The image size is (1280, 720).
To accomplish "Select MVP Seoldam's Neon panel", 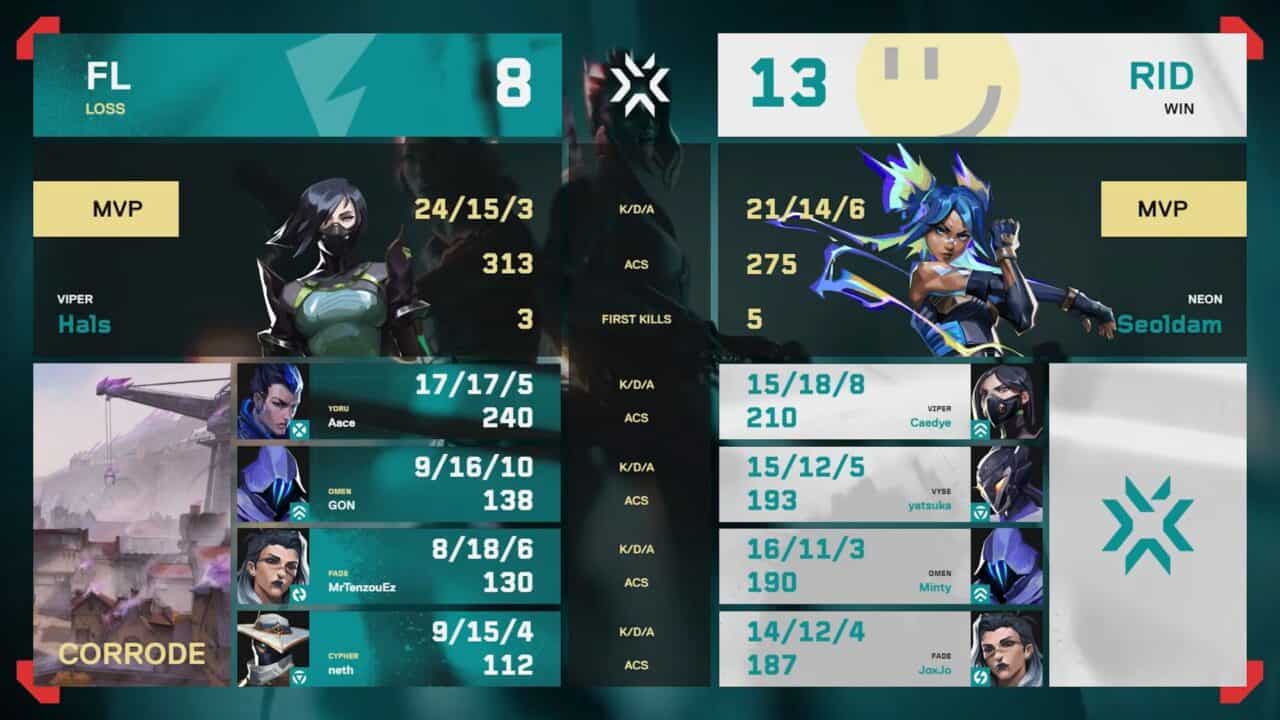I will [982, 250].
